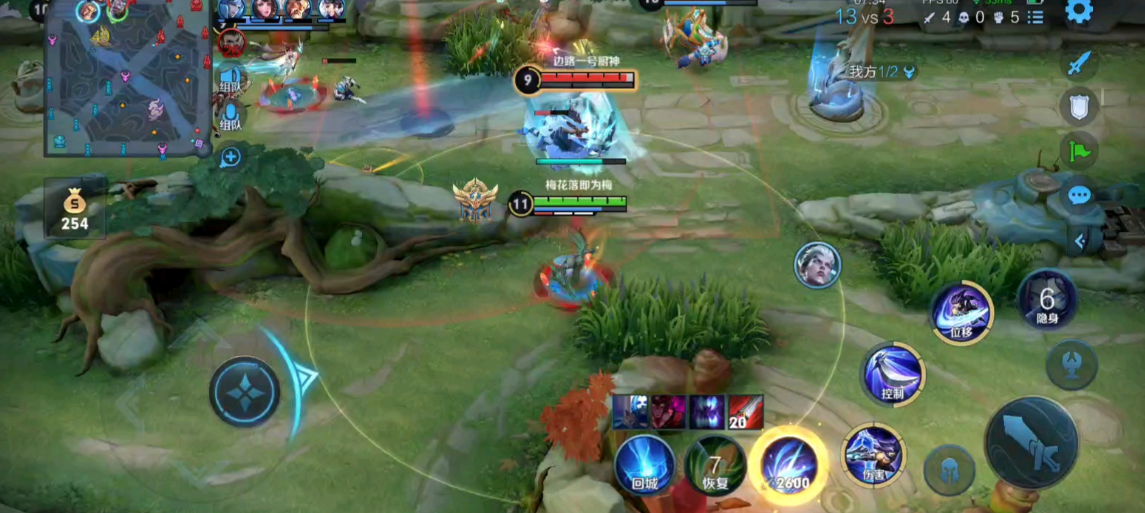Open the minimap
The width and height of the screenshot is (1145, 513).
tap(127, 77)
